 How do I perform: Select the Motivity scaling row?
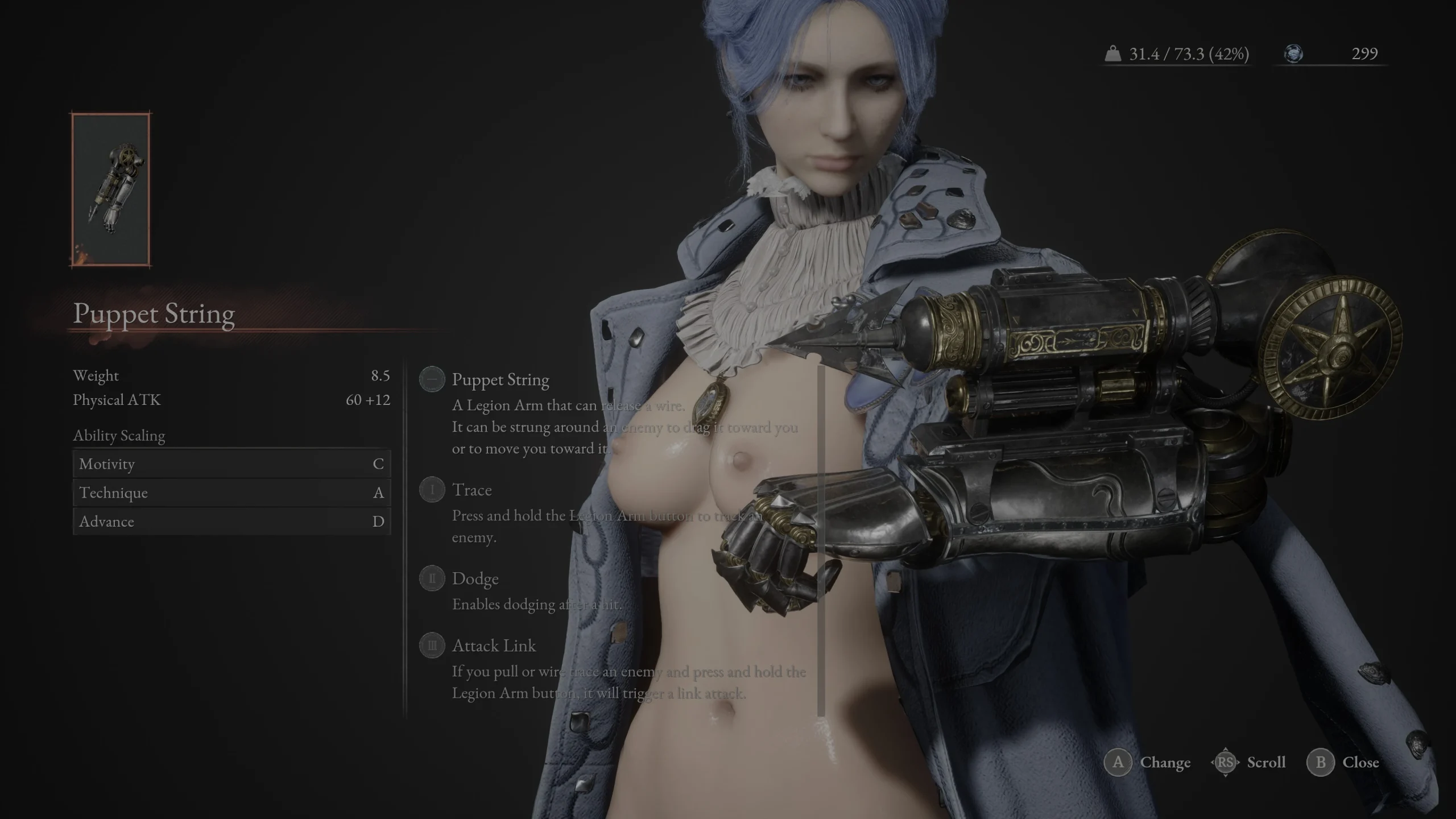click(231, 464)
